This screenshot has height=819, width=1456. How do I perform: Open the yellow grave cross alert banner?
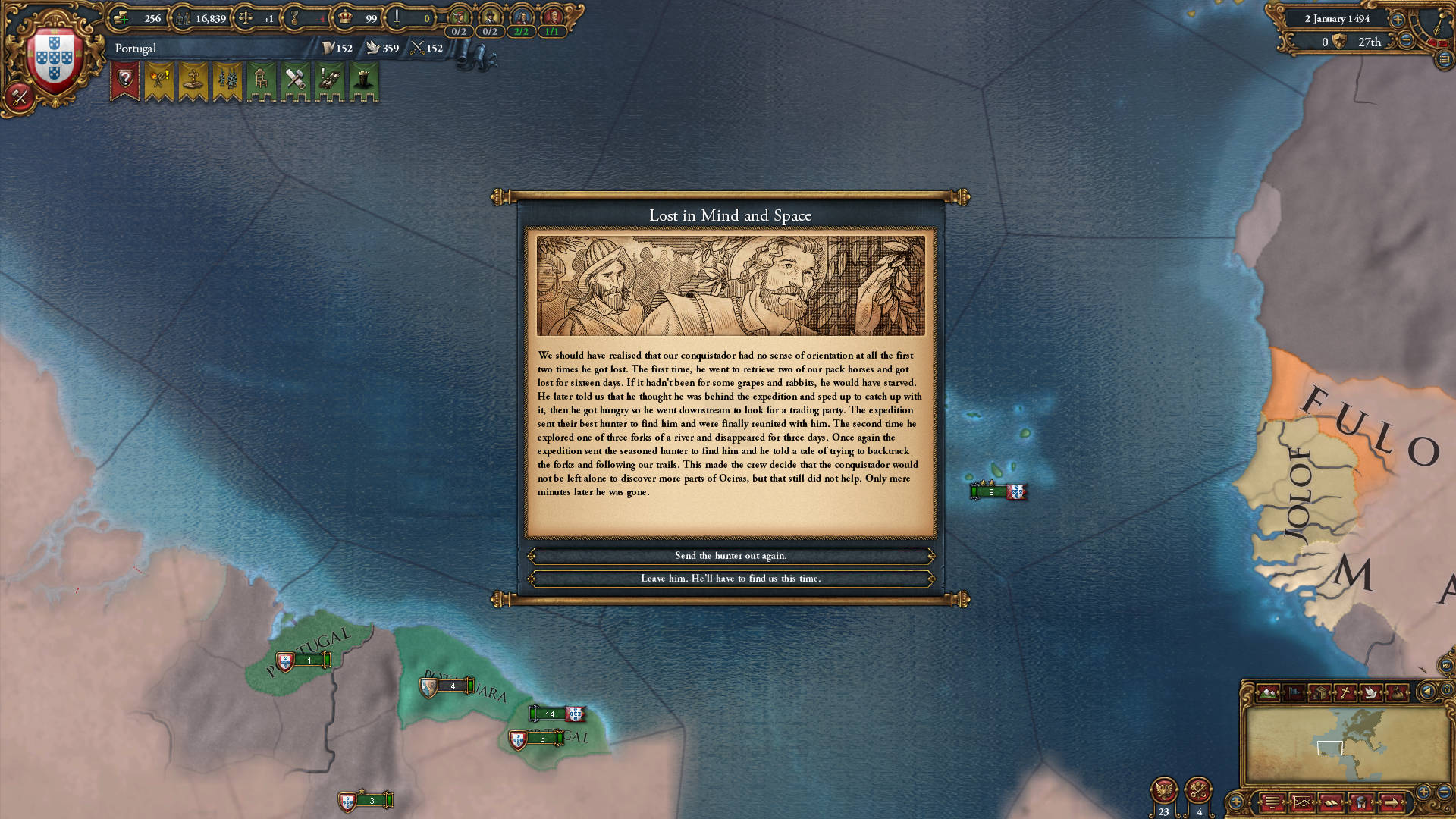(193, 80)
